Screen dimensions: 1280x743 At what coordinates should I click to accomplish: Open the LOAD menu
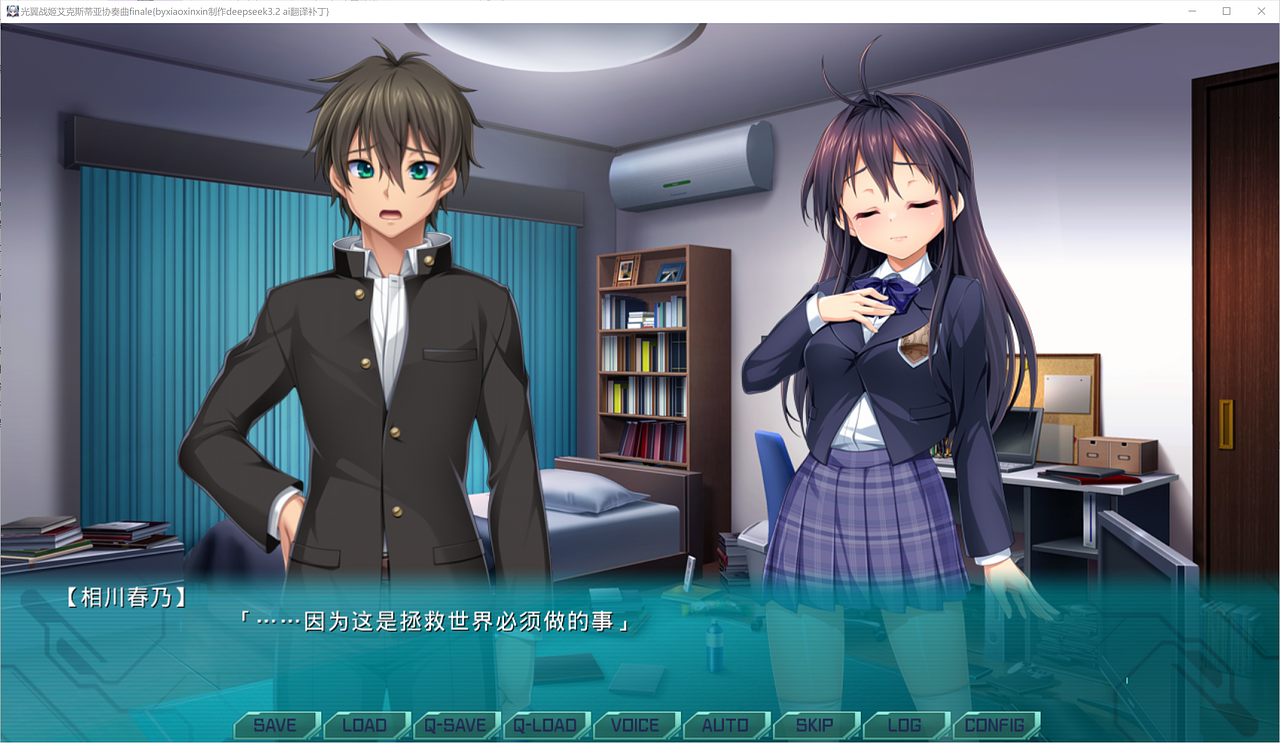pos(365,725)
